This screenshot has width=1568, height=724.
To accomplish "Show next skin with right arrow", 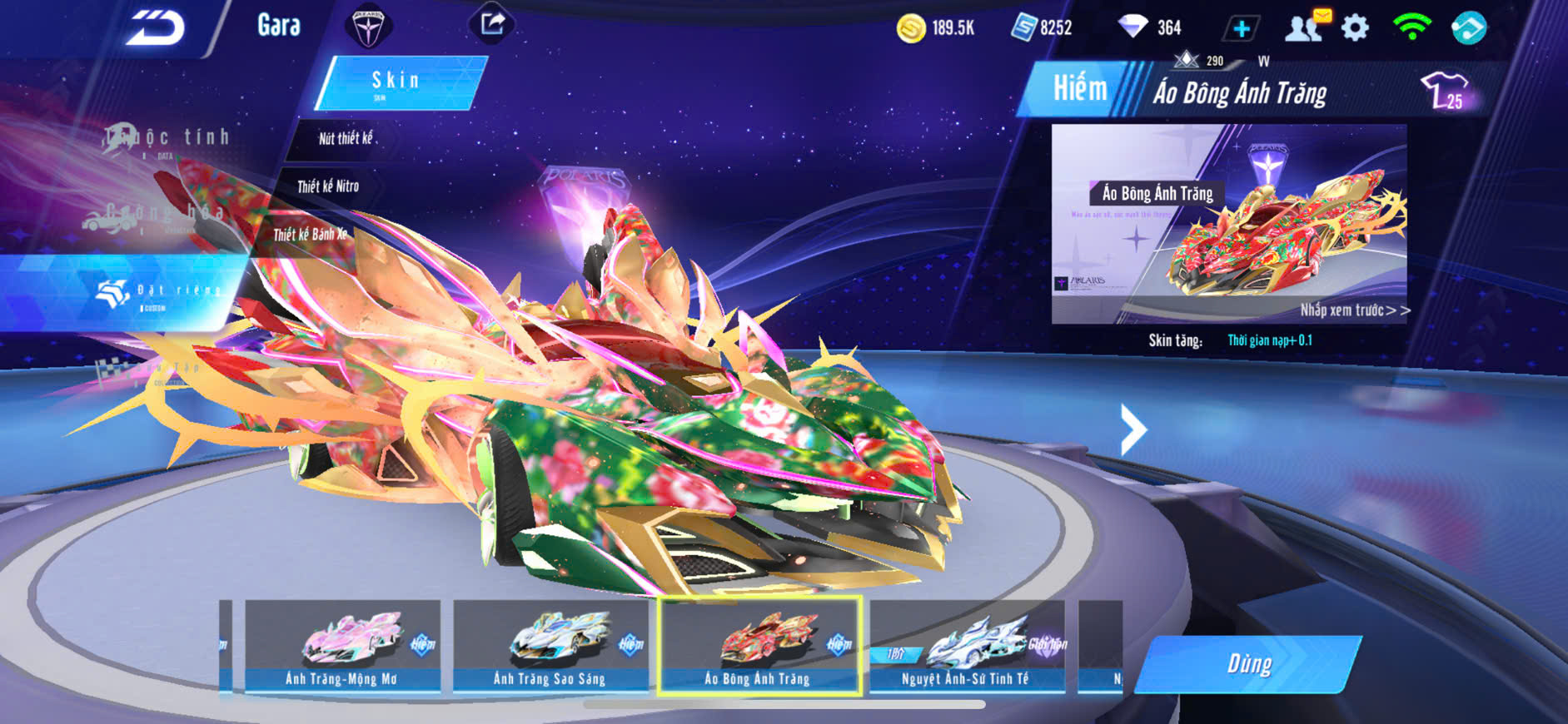I will [1132, 429].
